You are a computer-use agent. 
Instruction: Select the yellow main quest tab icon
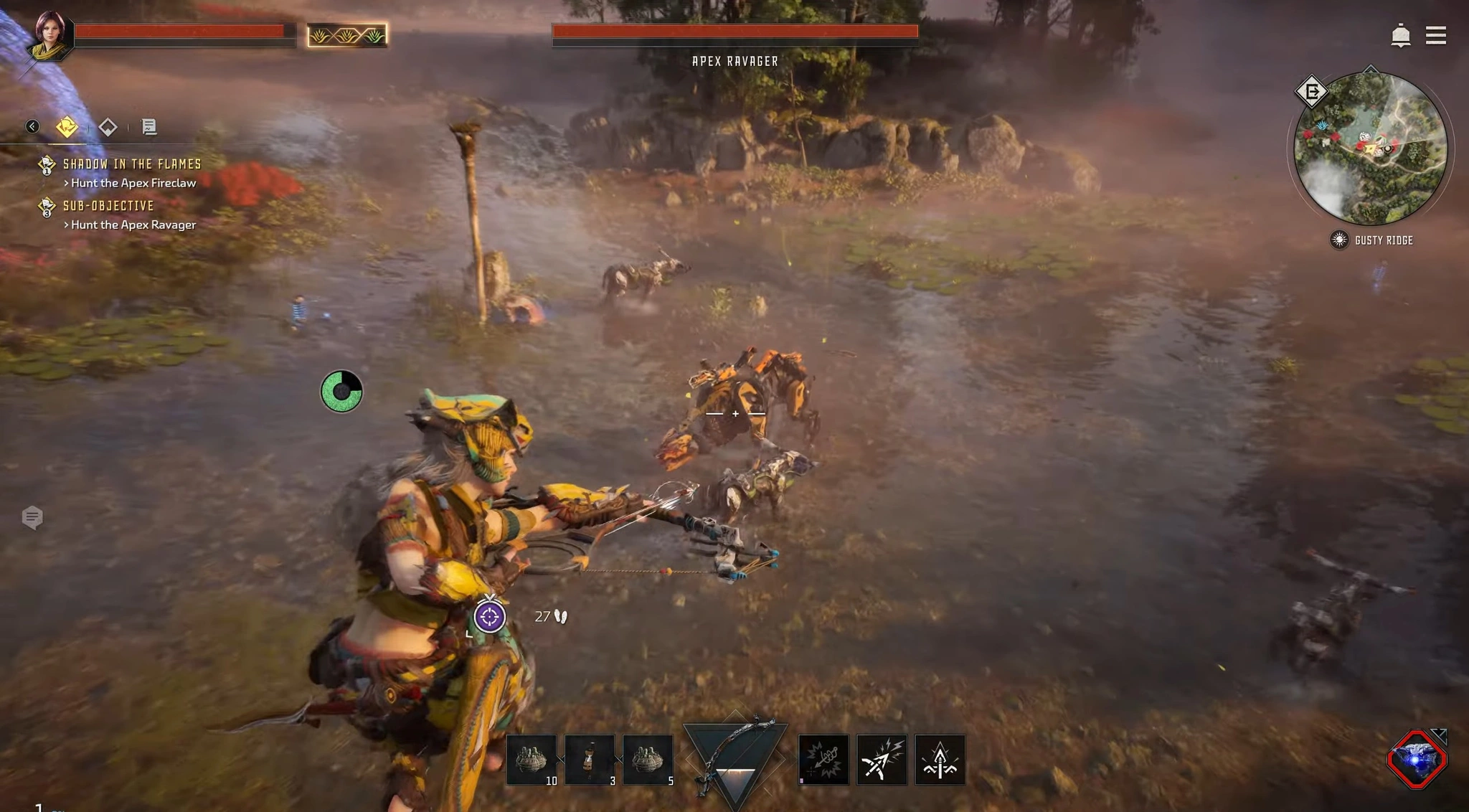tap(65, 126)
